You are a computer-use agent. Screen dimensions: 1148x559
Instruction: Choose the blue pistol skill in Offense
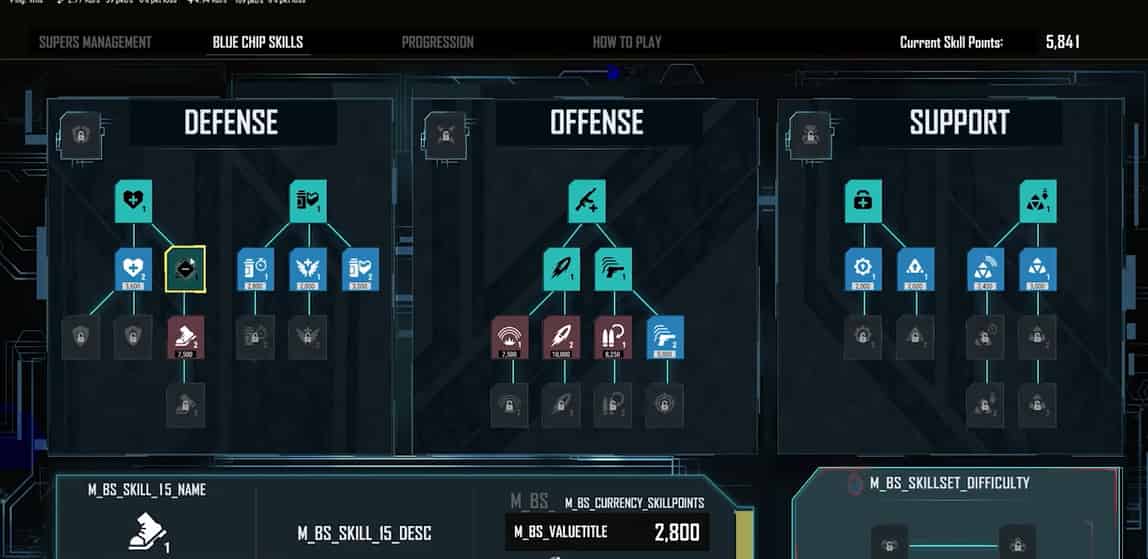[661, 335]
